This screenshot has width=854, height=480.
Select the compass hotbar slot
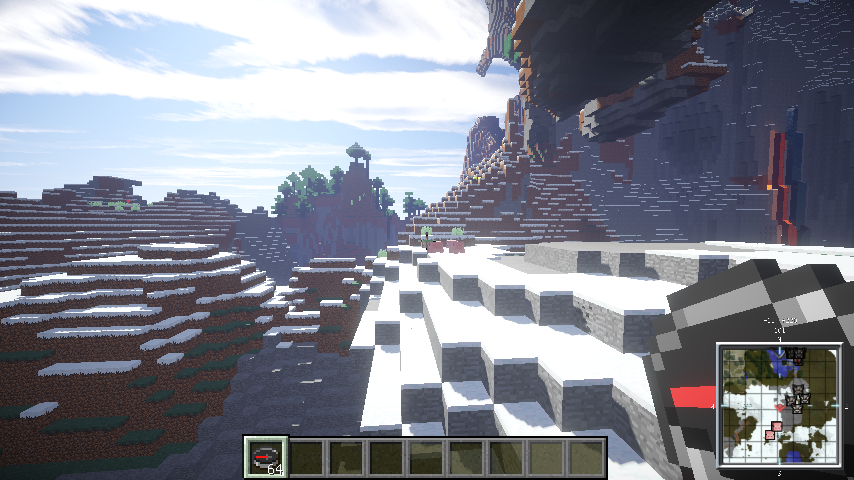266,457
